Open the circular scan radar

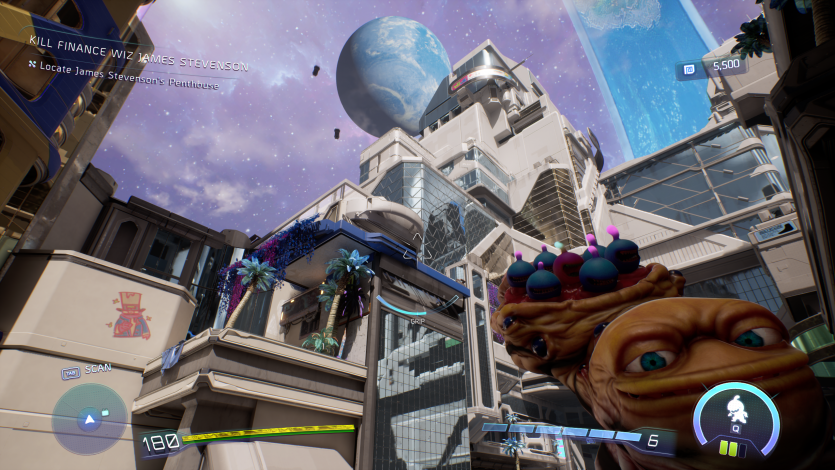90,418
